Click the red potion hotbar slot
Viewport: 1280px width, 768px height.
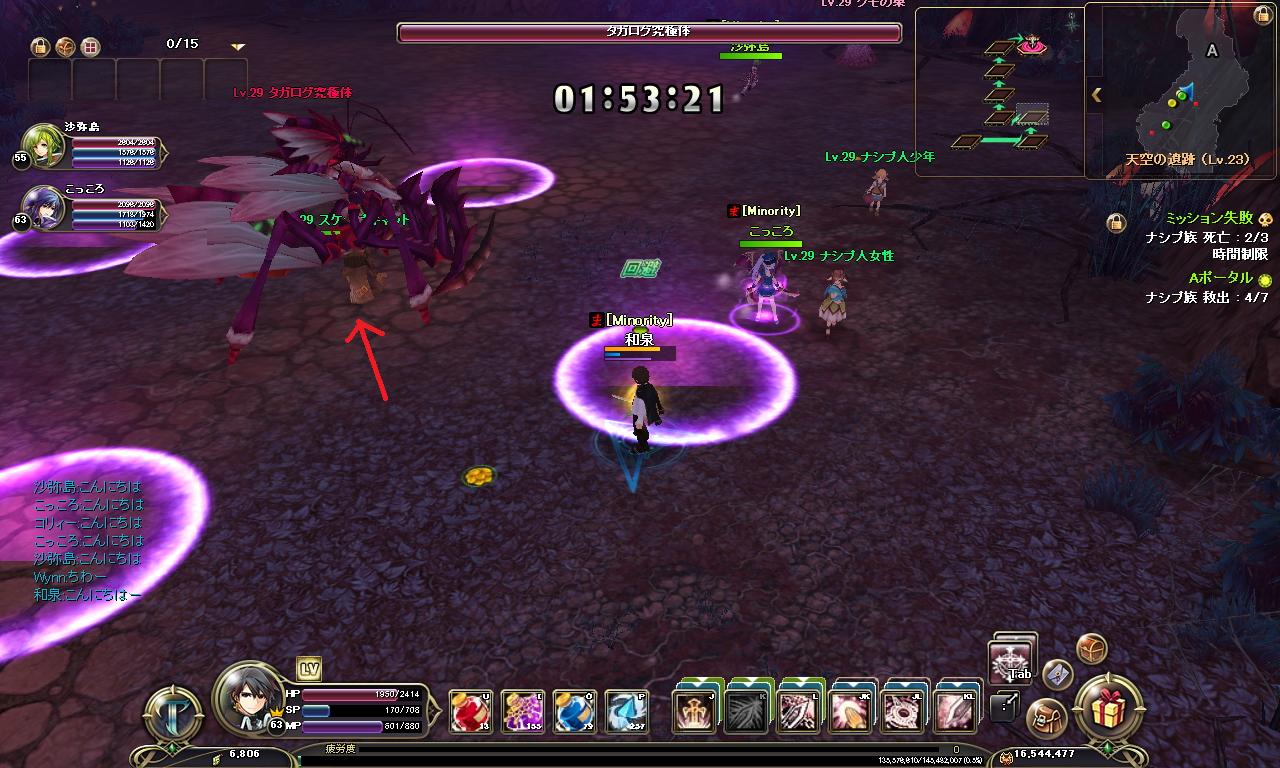click(x=470, y=711)
